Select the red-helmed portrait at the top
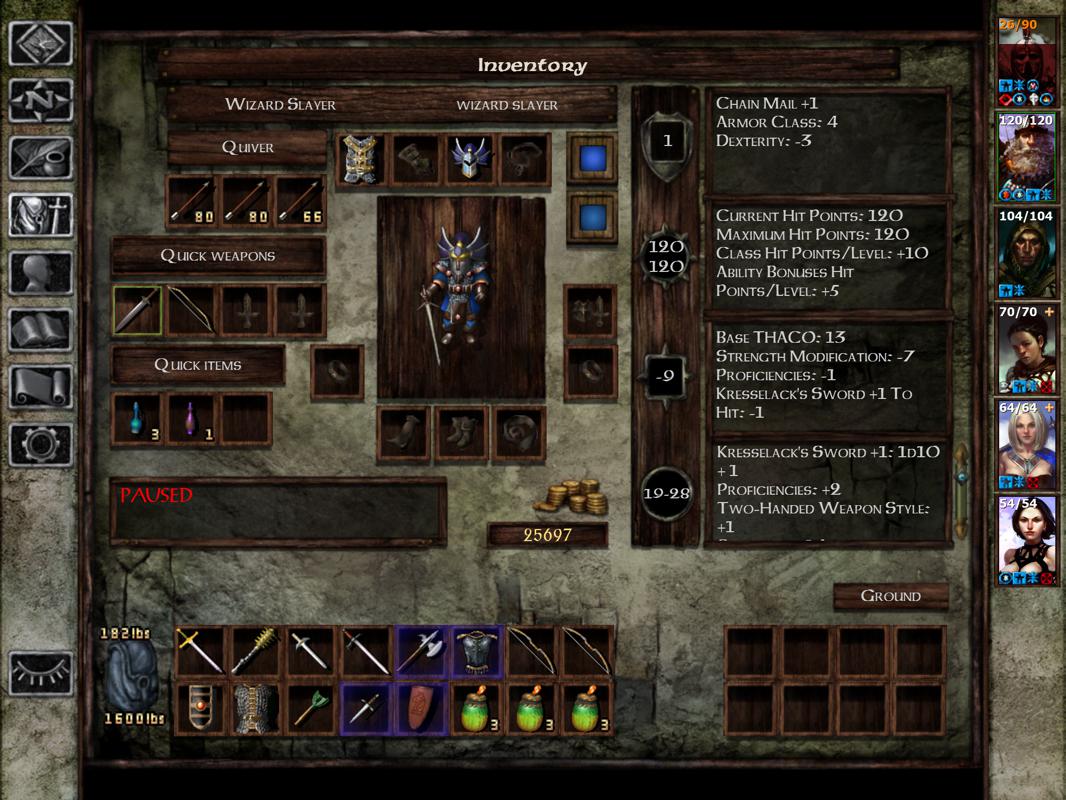 tap(1027, 60)
